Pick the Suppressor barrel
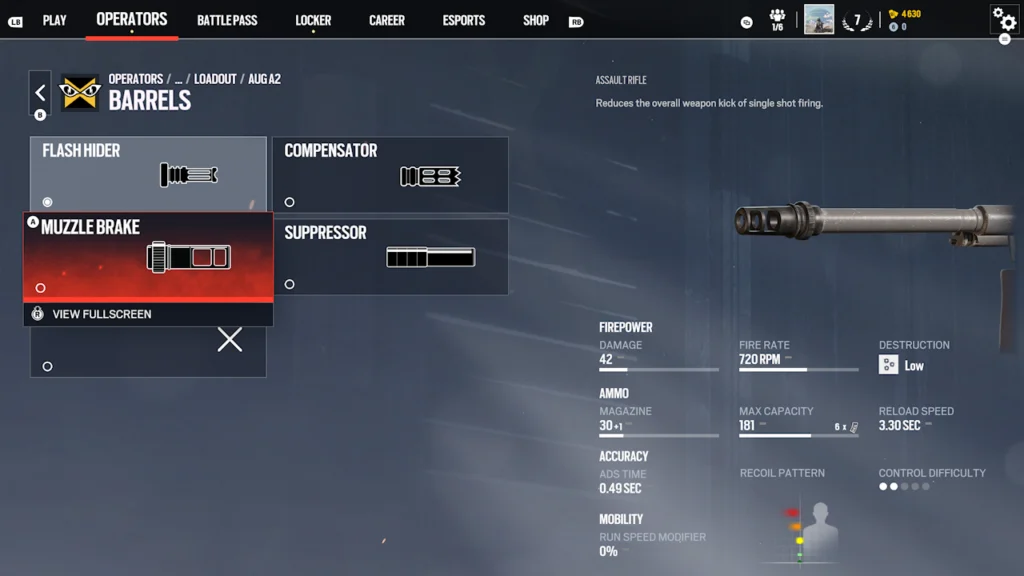Image resolution: width=1024 pixels, height=576 pixels. point(390,256)
